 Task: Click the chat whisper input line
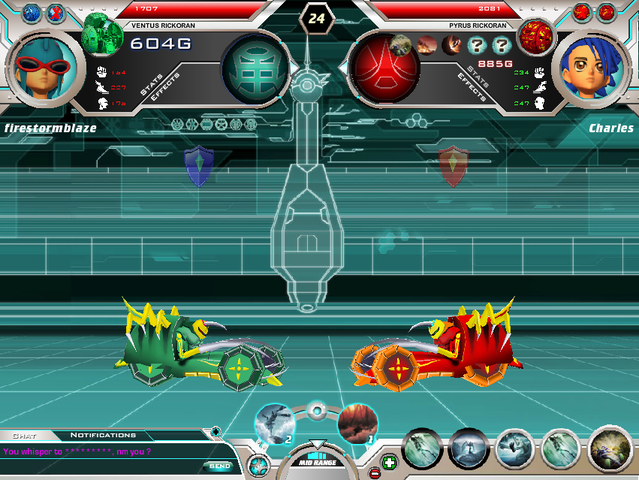point(100,452)
